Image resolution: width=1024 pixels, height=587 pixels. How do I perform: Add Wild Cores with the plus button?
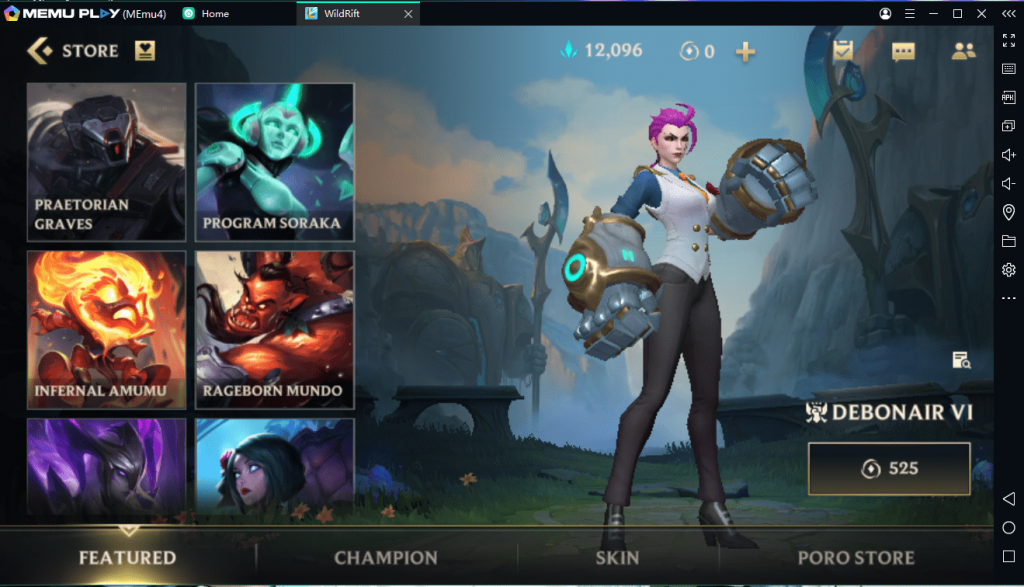[745, 52]
